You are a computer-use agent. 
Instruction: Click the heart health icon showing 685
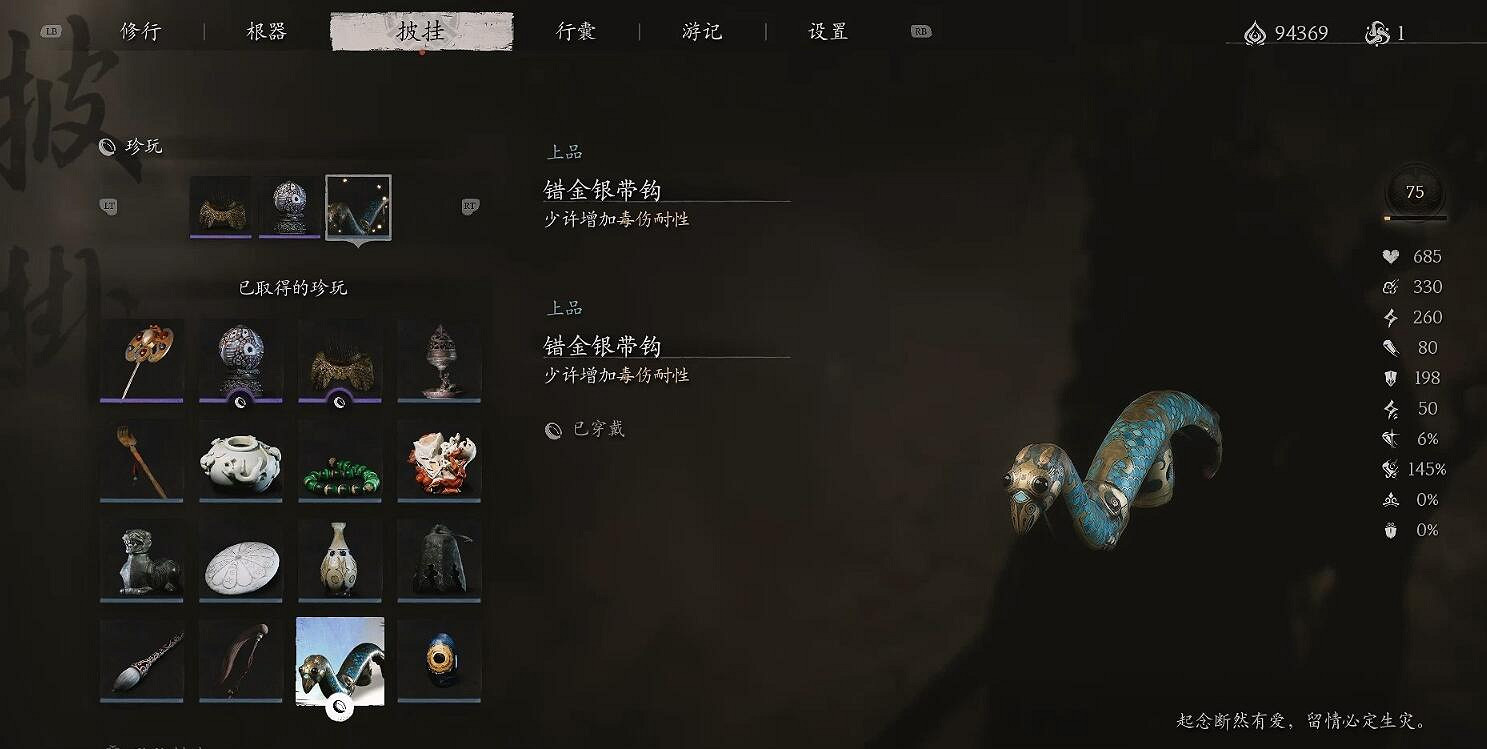[1388, 256]
